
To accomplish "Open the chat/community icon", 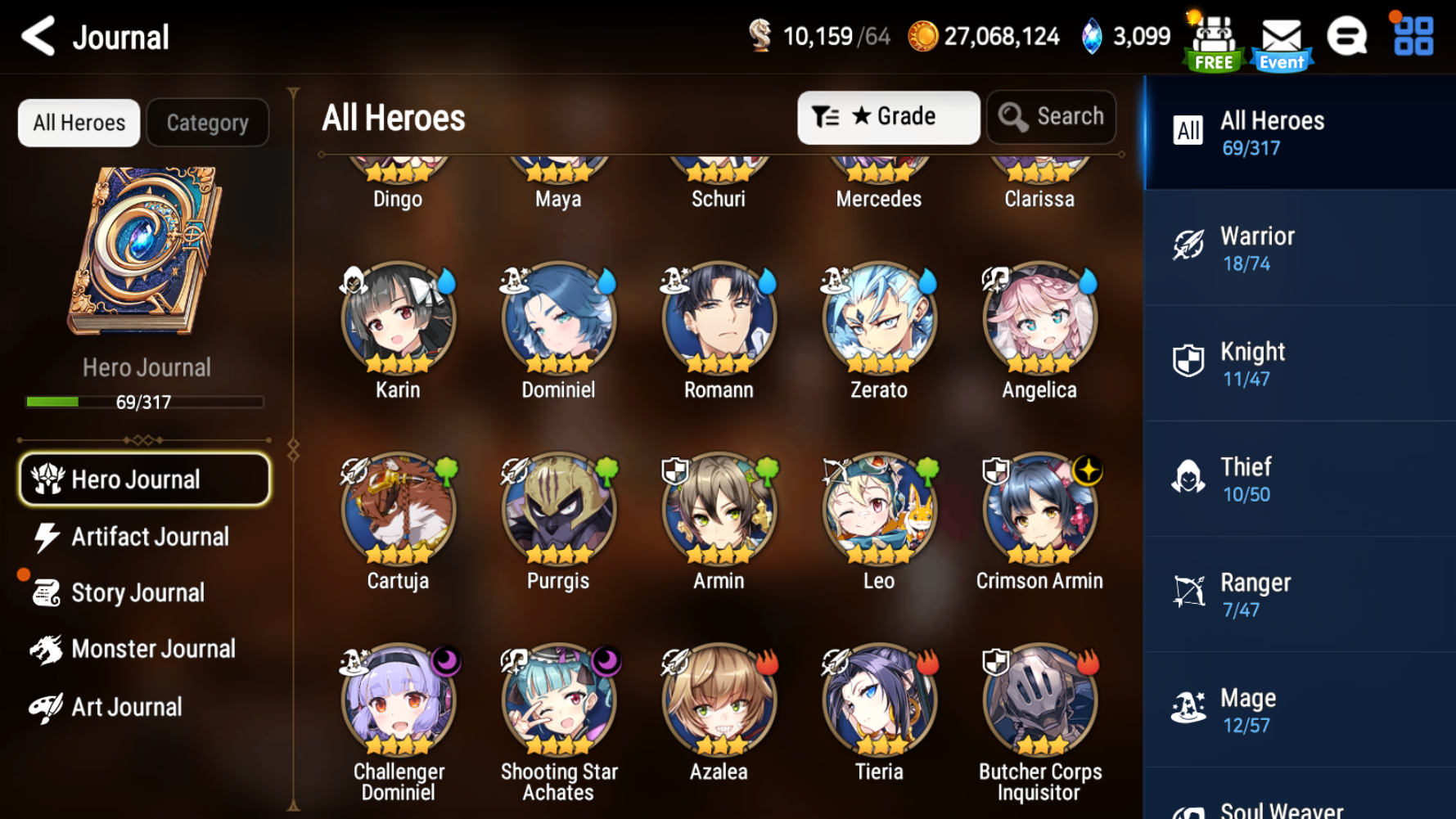I will coord(1348,37).
